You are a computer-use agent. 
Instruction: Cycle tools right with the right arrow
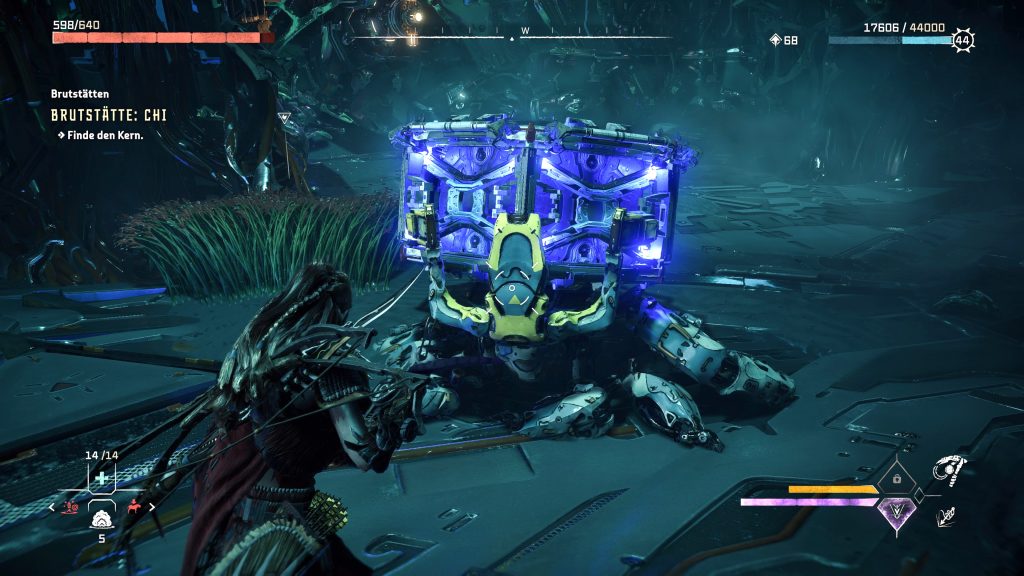point(152,508)
